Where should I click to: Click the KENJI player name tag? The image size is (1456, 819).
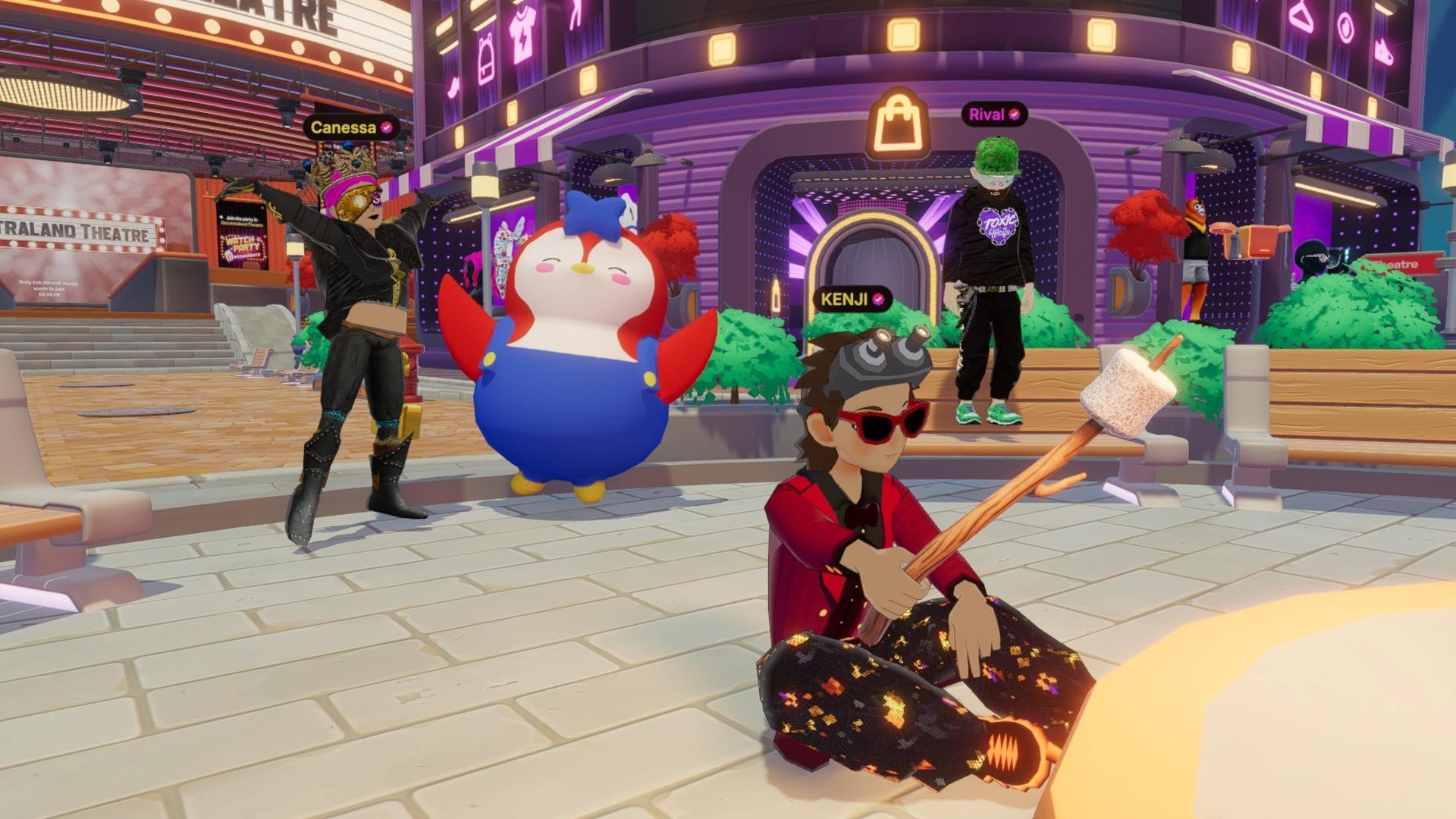852,299
